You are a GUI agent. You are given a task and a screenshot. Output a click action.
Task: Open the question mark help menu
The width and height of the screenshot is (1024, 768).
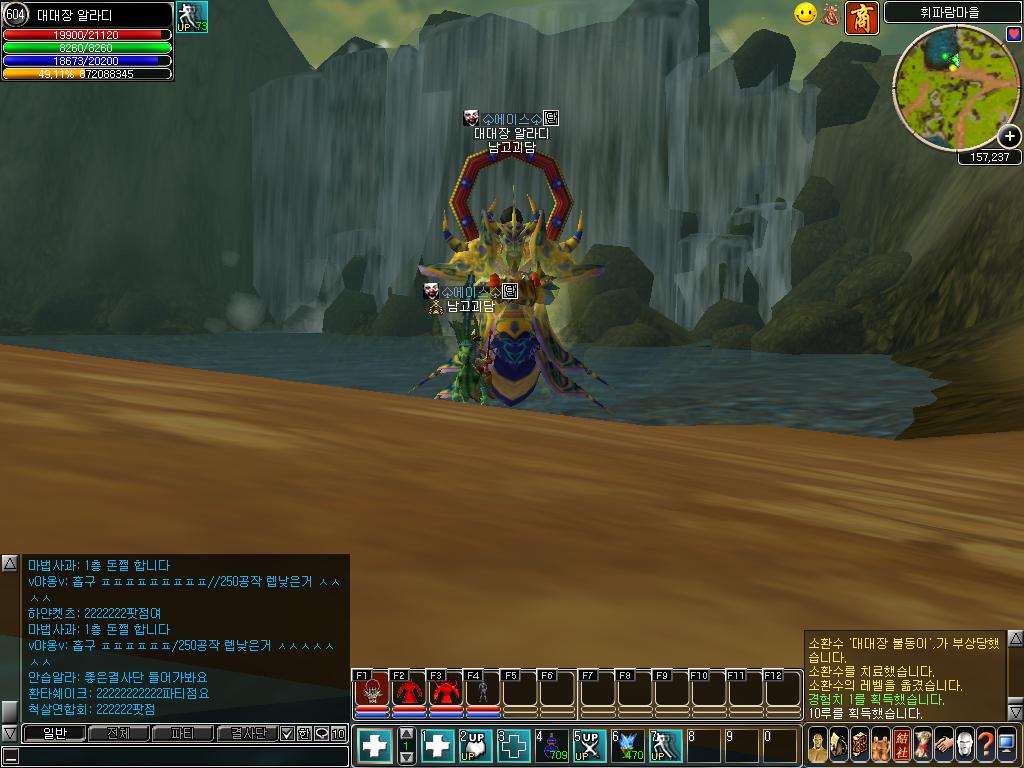click(x=985, y=745)
